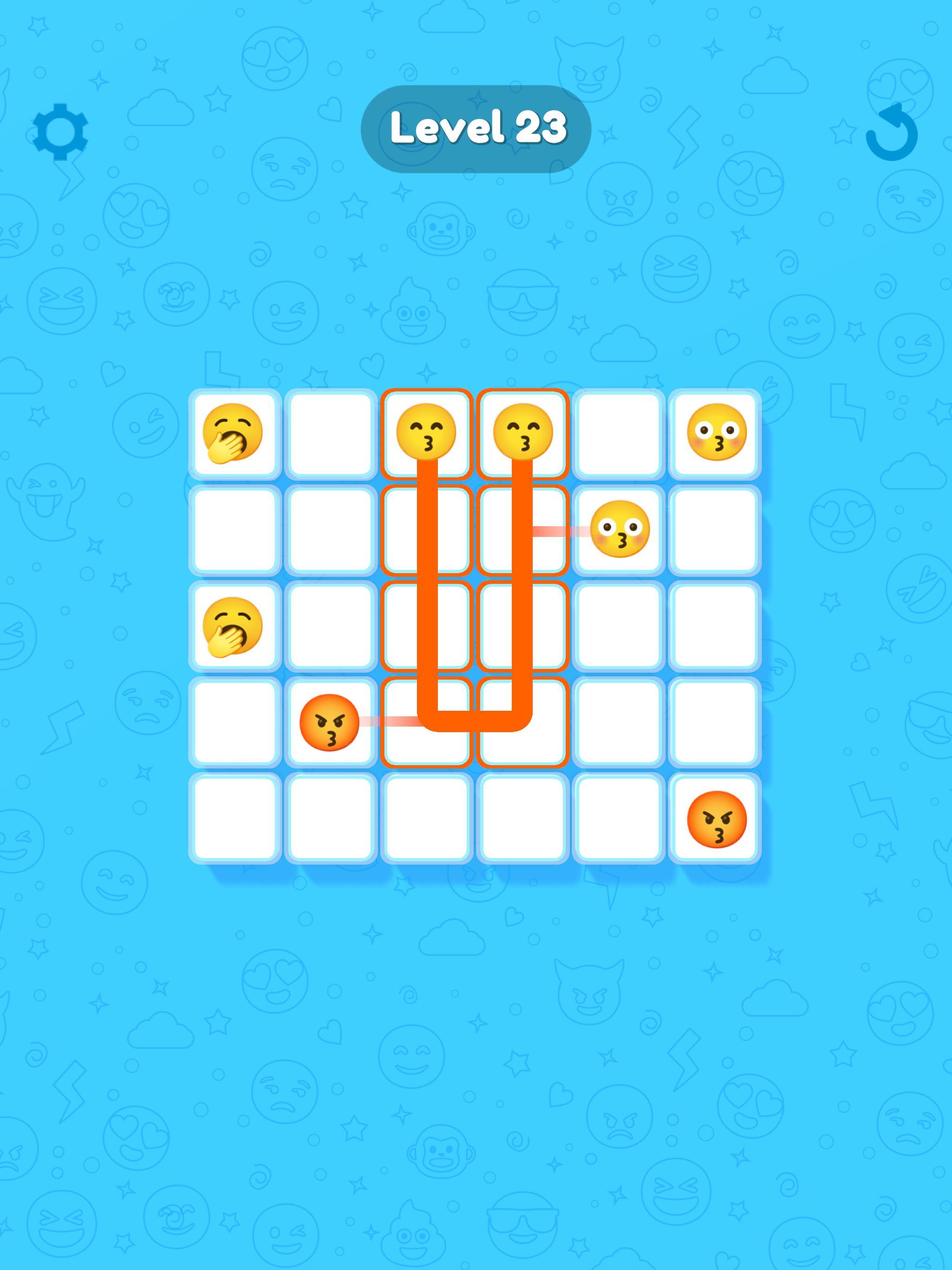Pick the angry orange emoji near the grid center
This screenshot has height=1270, width=952.
coord(329,722)
